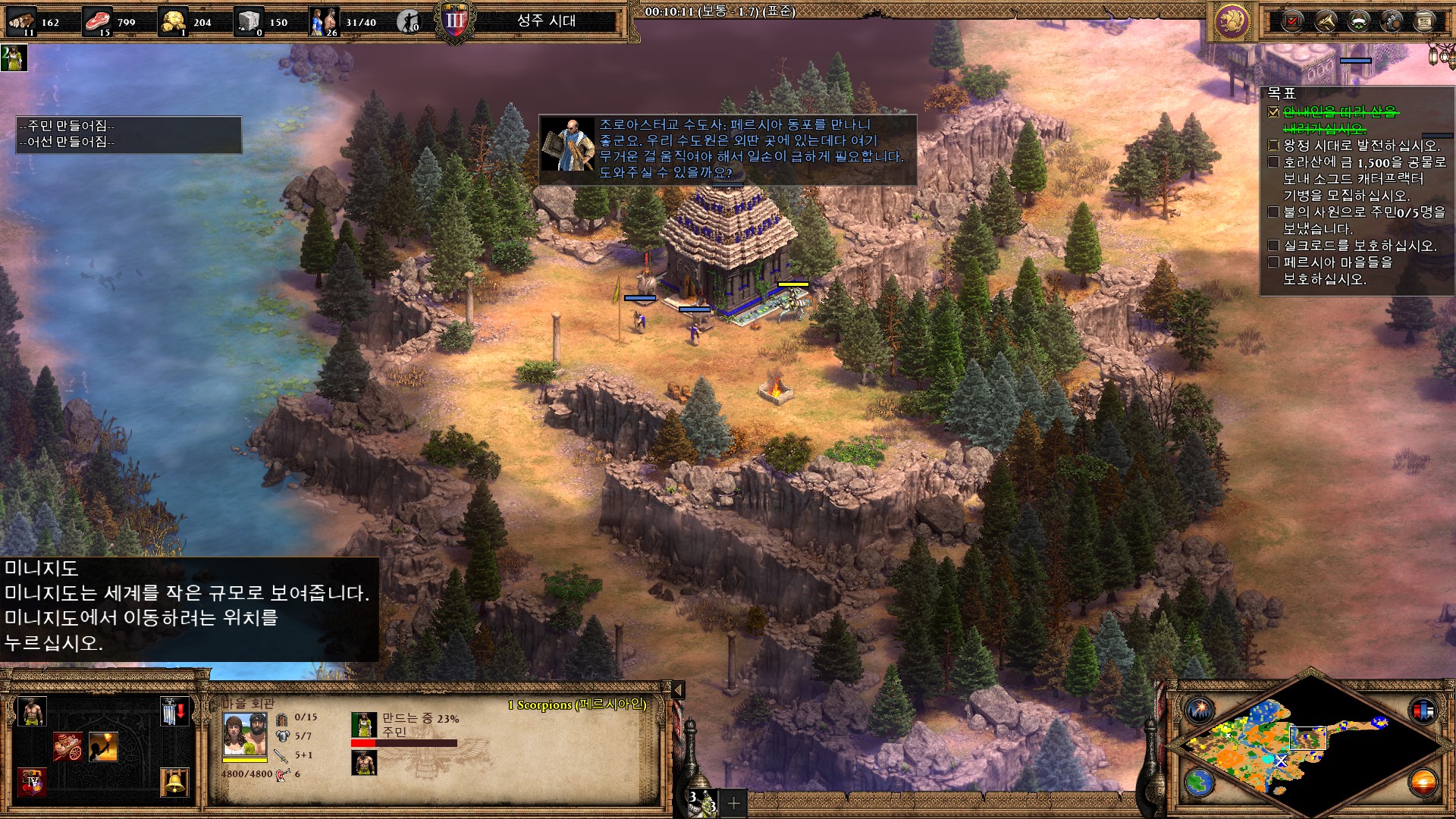Image resolution: width=1456 pixels, height=819 pixels.
Task: Advance to the Imperial Age
Action: point(32,781)
